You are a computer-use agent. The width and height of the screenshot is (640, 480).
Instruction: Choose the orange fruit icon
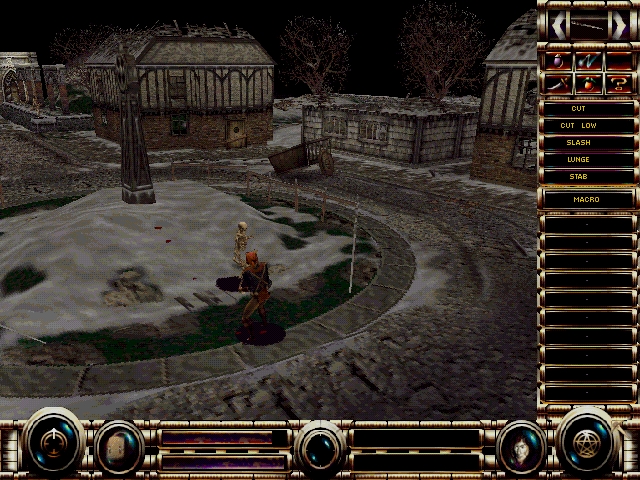tap(588, 82)
